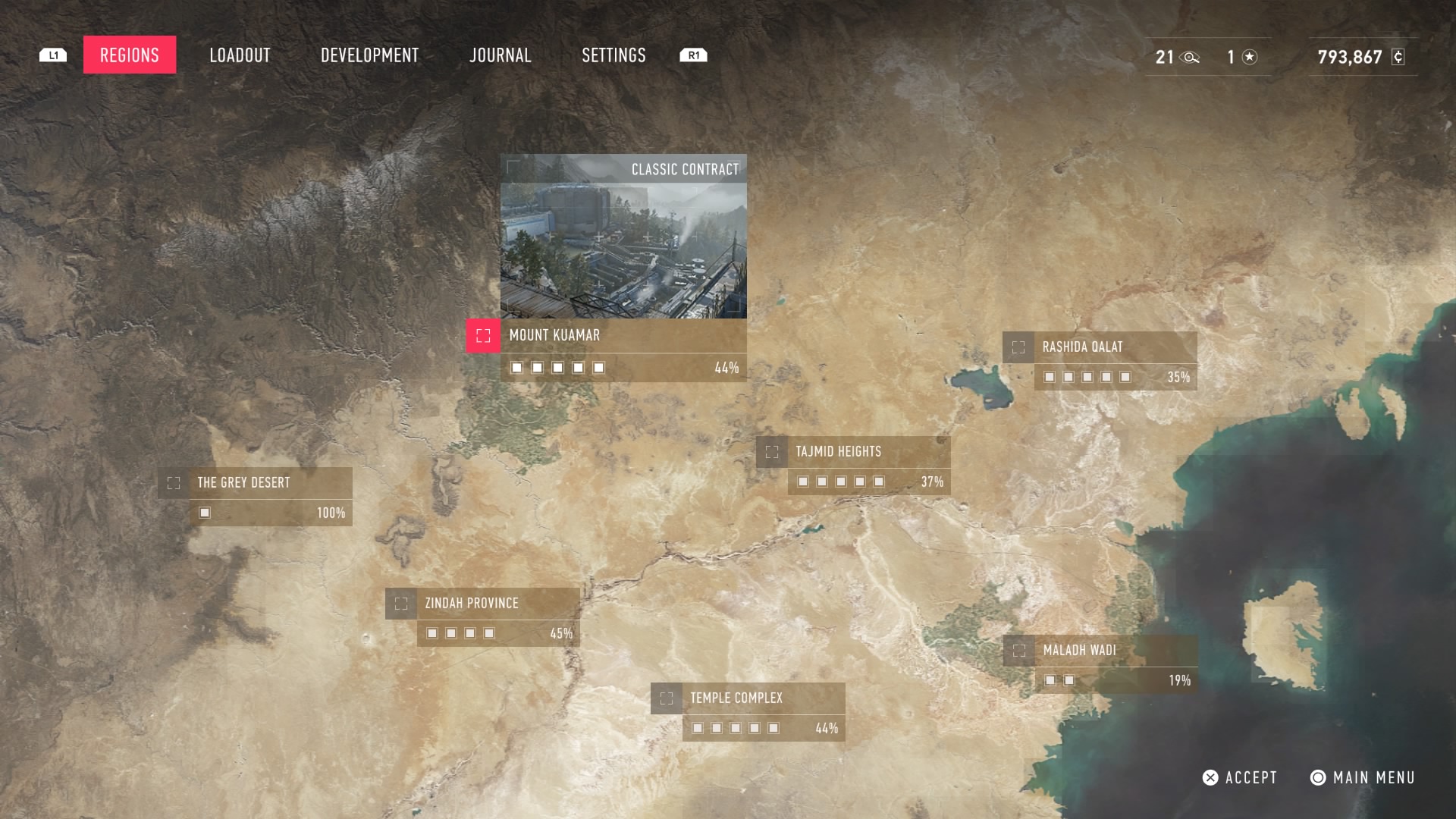Click the Classic Contract preview thumbnail
This screenshot has height=819, width=1456.
pos(623,237)
